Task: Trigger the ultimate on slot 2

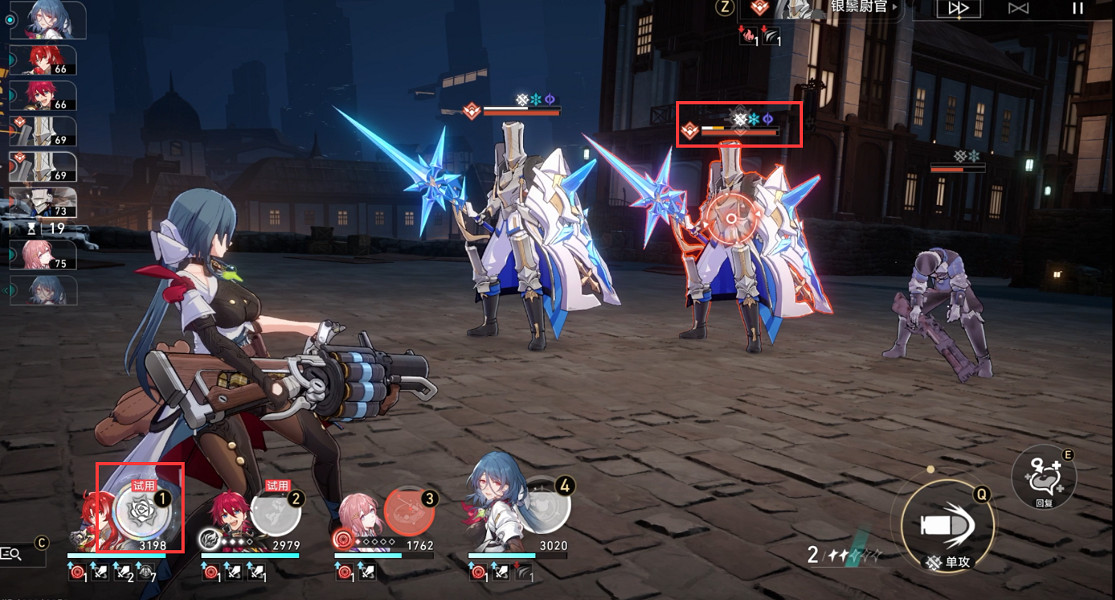Action: (275, 513)
